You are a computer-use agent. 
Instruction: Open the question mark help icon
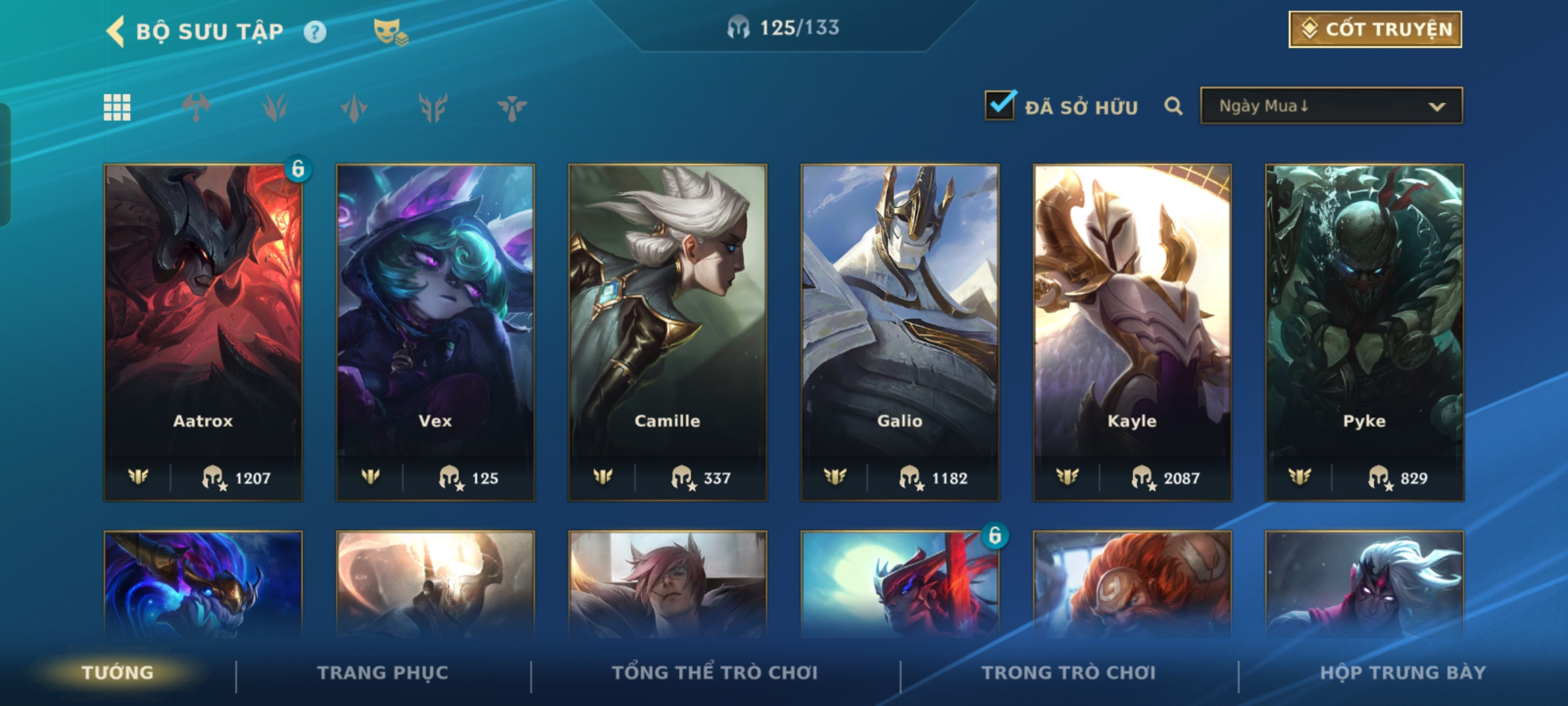click(x=315, y=31)
